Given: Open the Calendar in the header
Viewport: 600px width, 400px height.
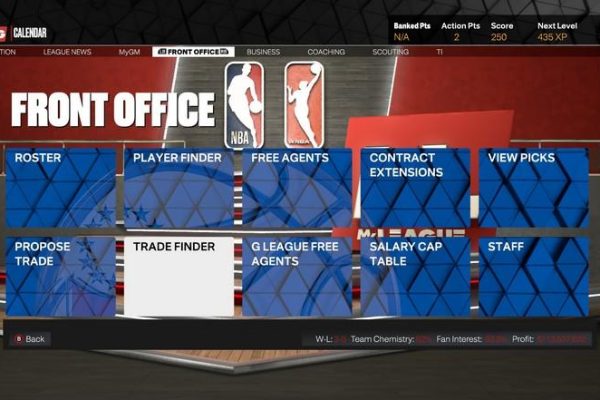Looking at the screenshot, I should tap(26, 32).
